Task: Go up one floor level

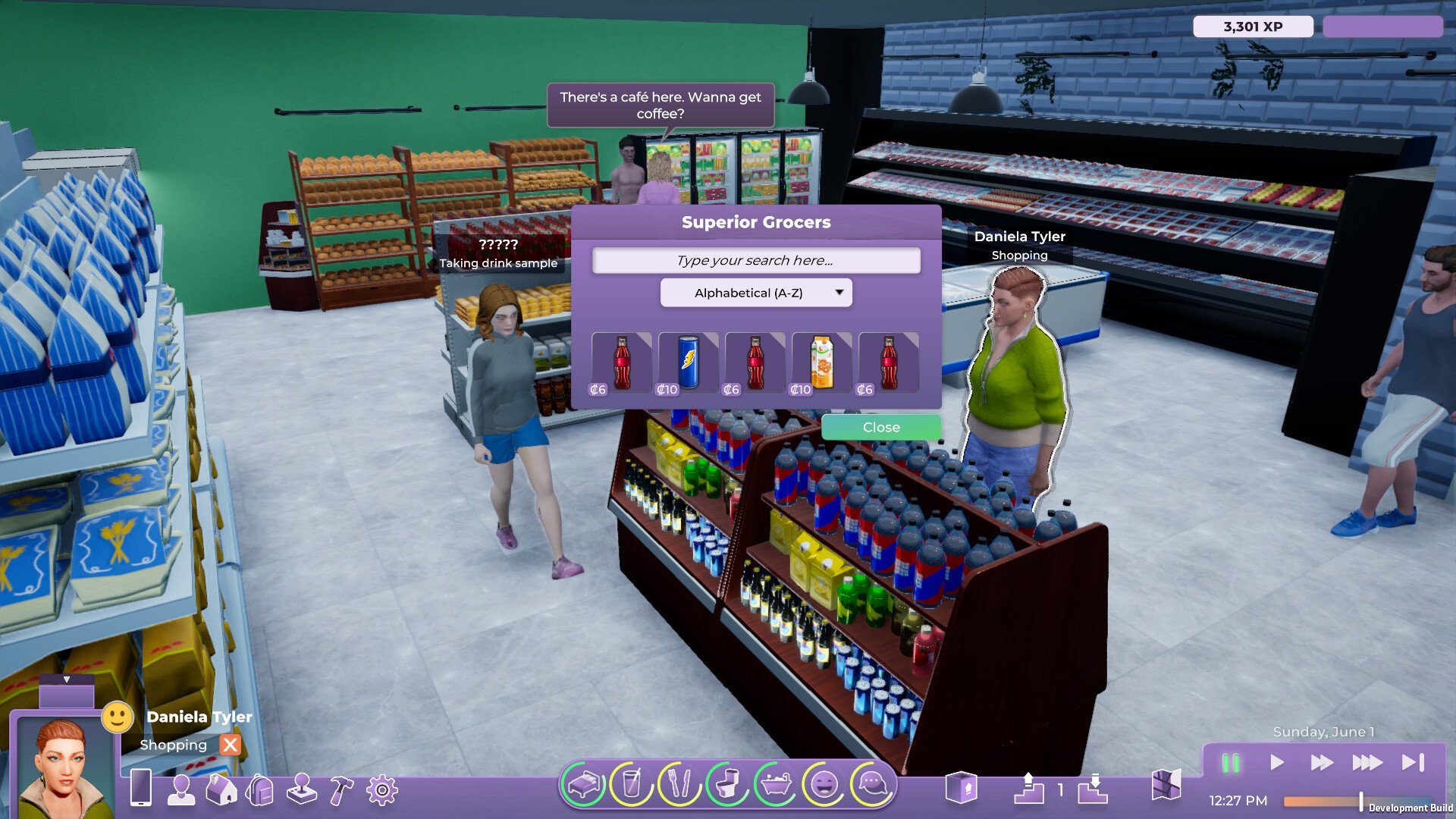Action: pyautogui.click(x=1028, y=789)
